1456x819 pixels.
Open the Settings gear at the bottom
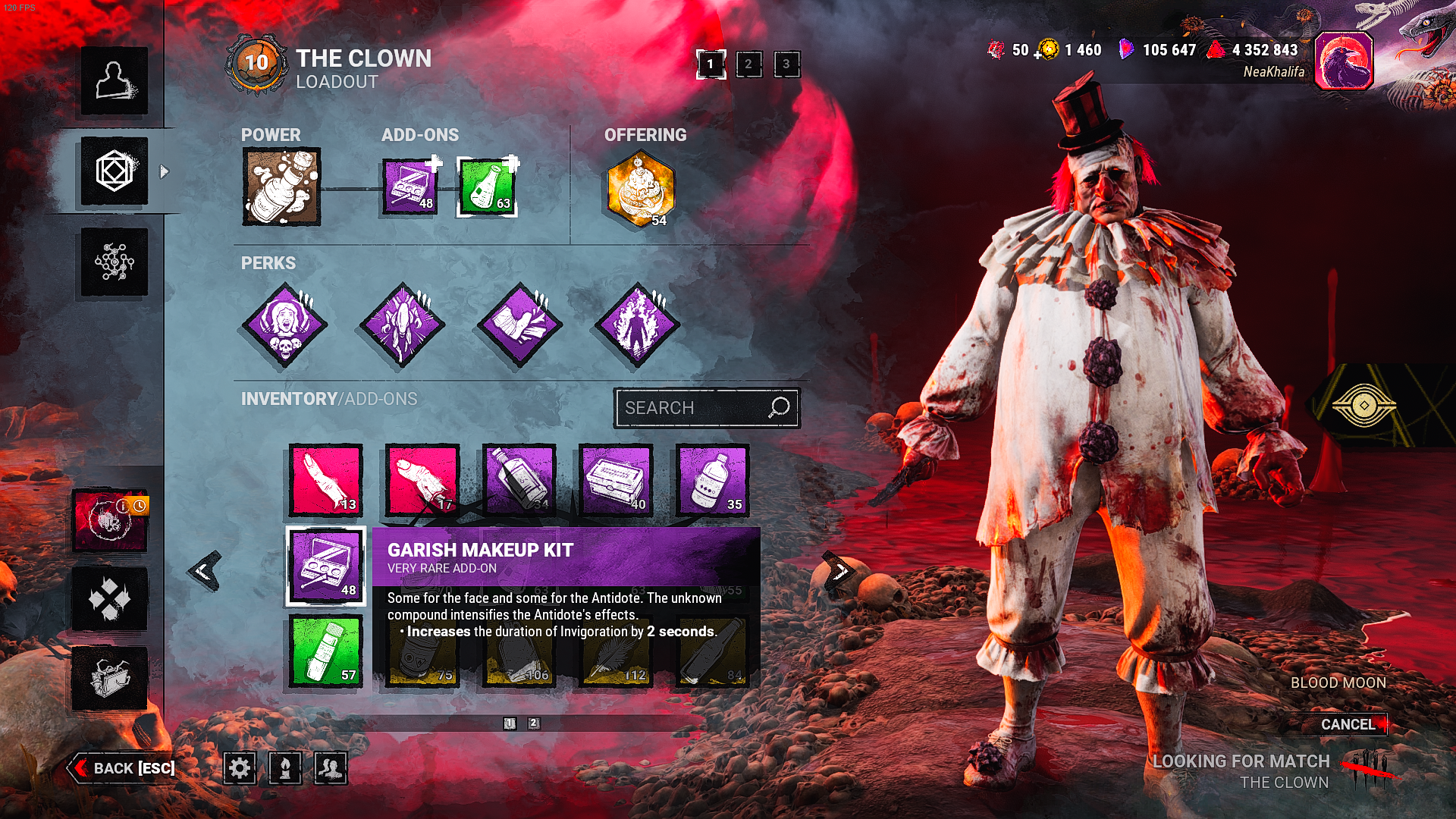241,768
